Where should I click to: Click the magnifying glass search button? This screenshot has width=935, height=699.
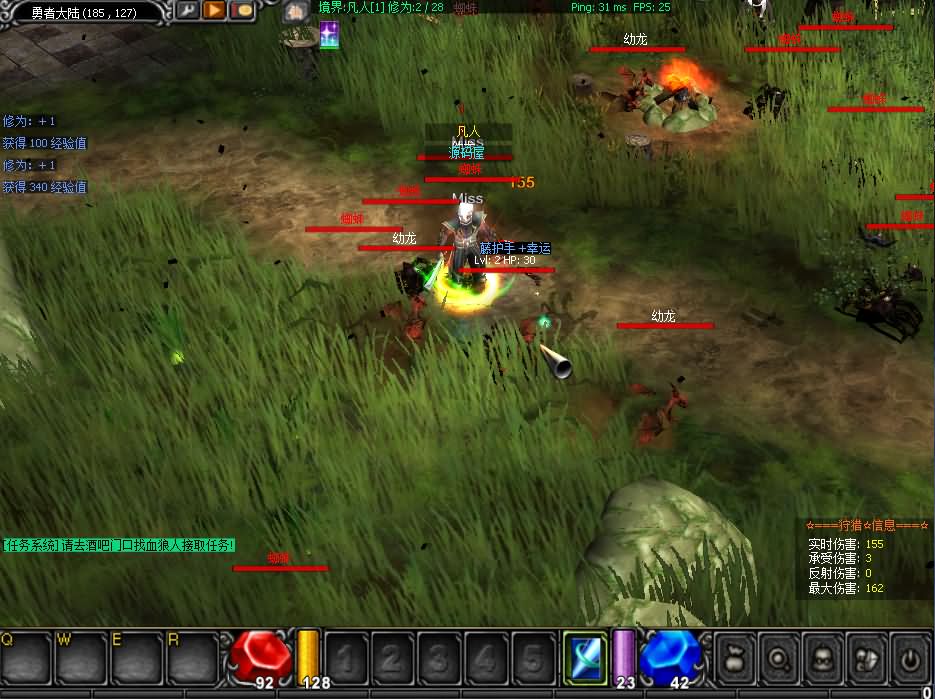point(780,658)
